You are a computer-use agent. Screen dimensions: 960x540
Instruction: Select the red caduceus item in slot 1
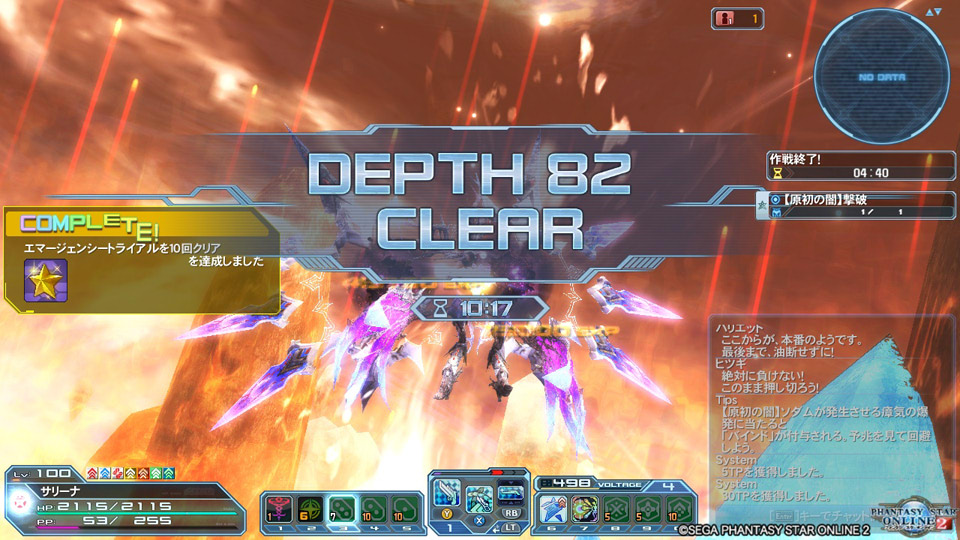[x=277, y=508]
